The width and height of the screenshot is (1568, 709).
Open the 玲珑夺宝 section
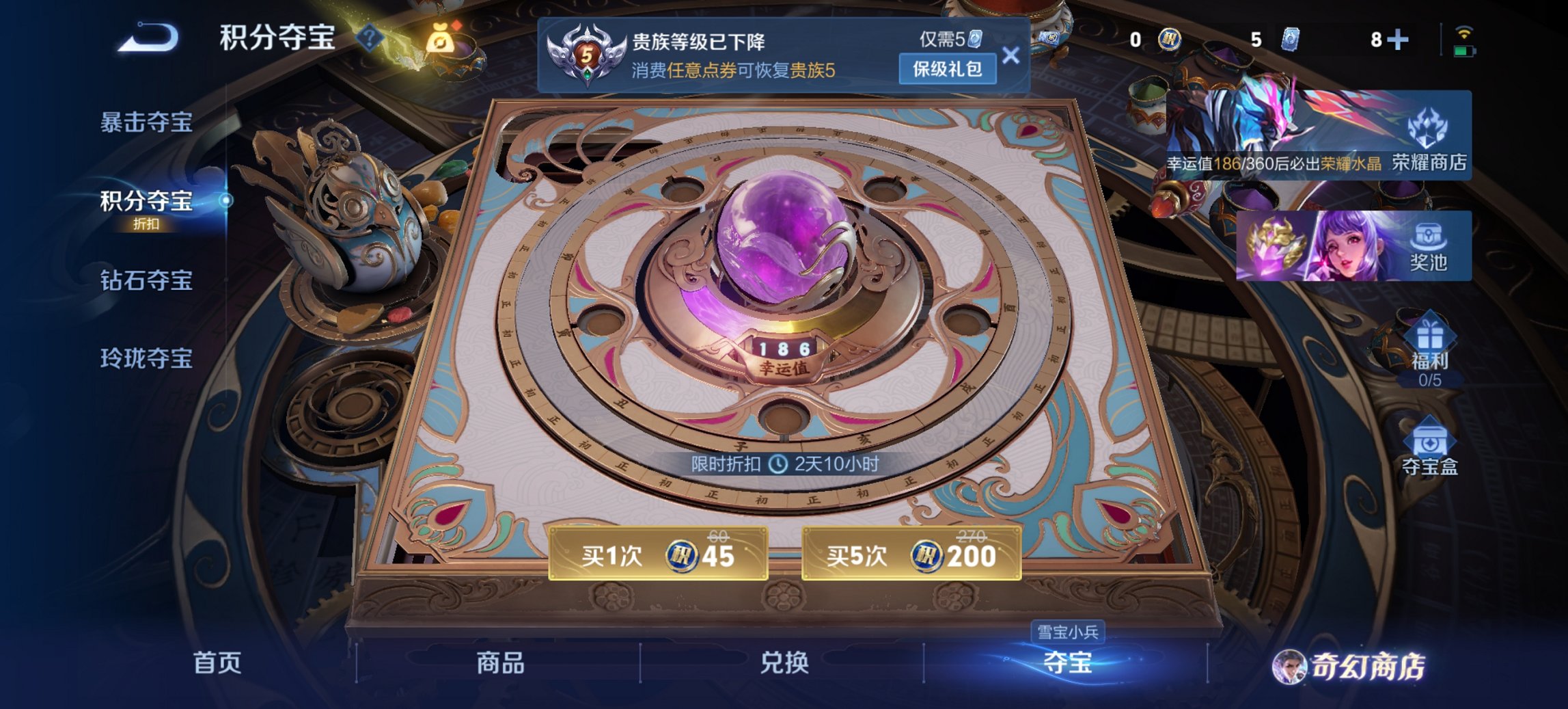click(146, 358)
